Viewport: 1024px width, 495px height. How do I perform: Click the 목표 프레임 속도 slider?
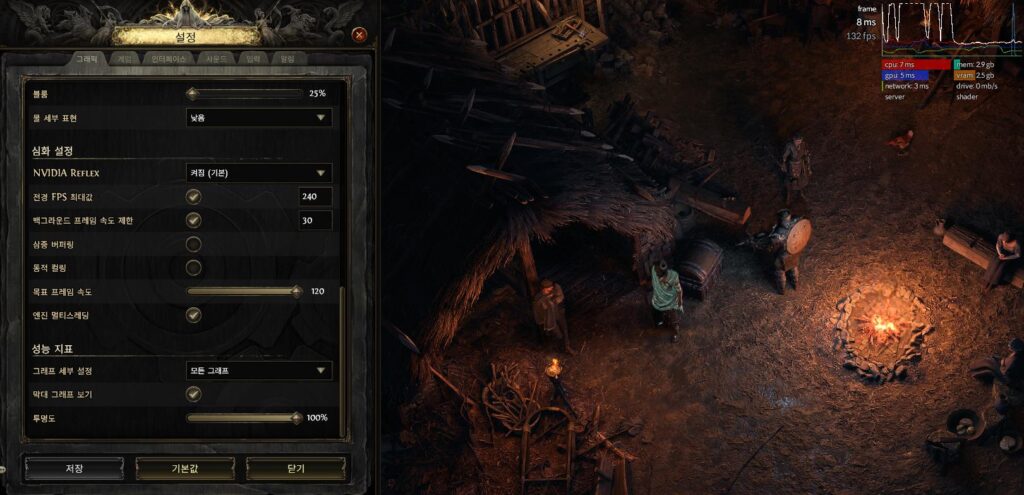point(243,292)
